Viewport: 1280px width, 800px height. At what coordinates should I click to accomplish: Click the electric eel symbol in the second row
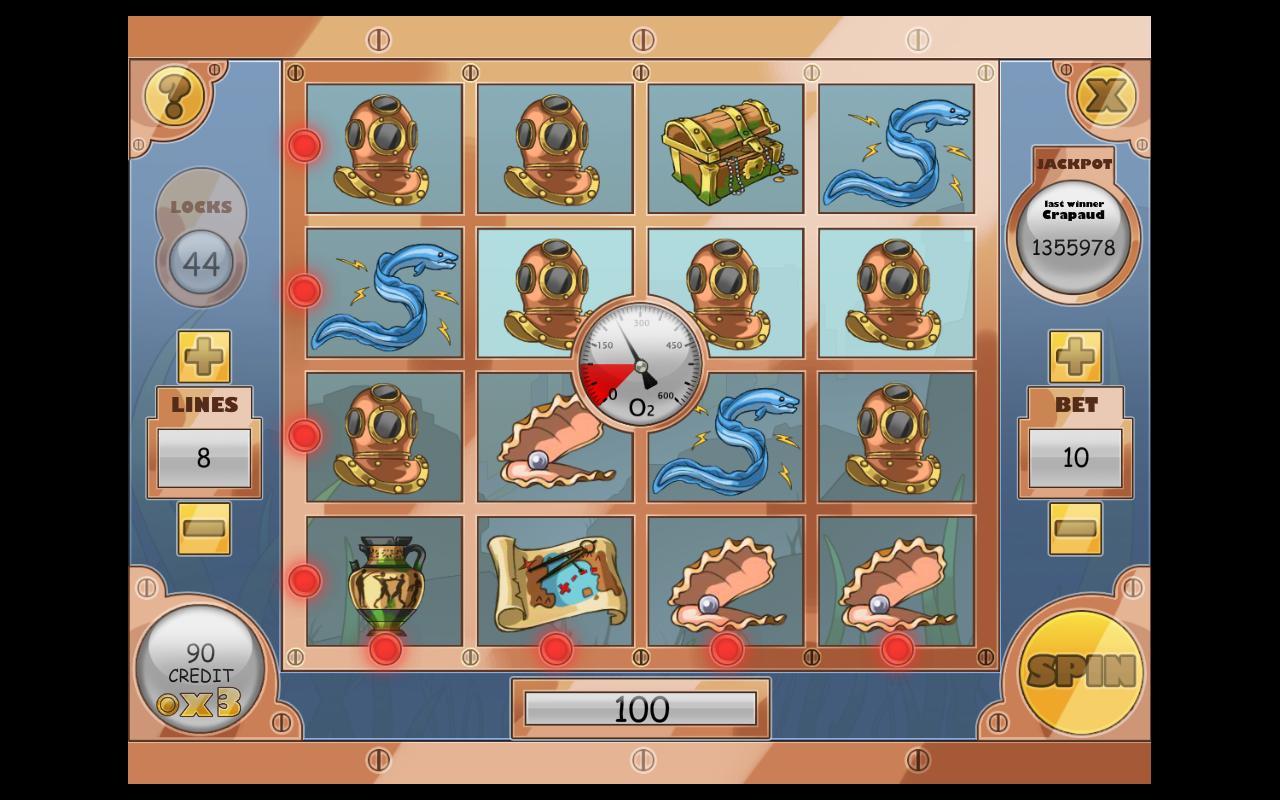click(383, 291)
